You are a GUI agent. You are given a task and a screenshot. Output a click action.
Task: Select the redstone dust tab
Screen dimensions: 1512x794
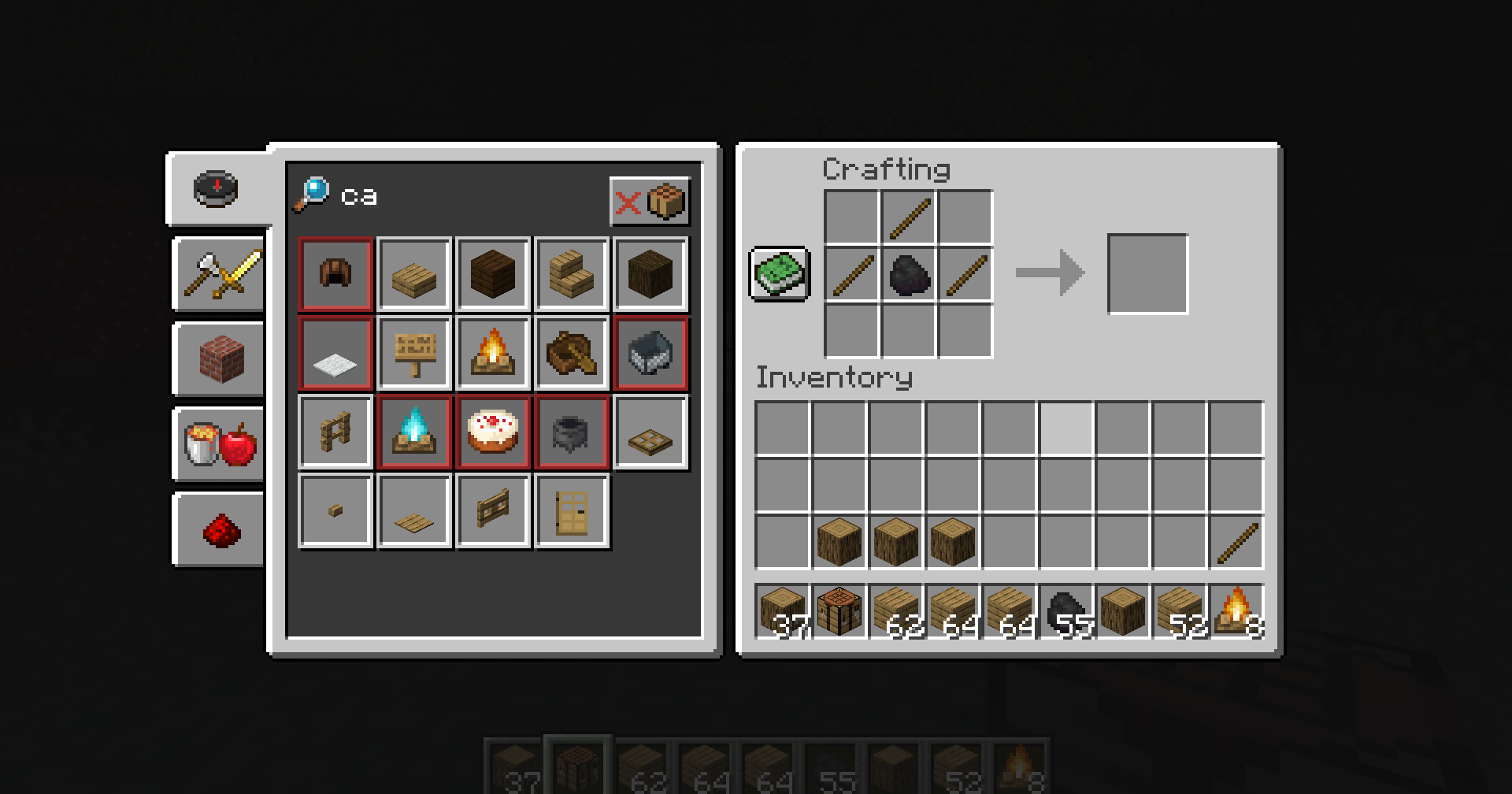tap(220, 529)
